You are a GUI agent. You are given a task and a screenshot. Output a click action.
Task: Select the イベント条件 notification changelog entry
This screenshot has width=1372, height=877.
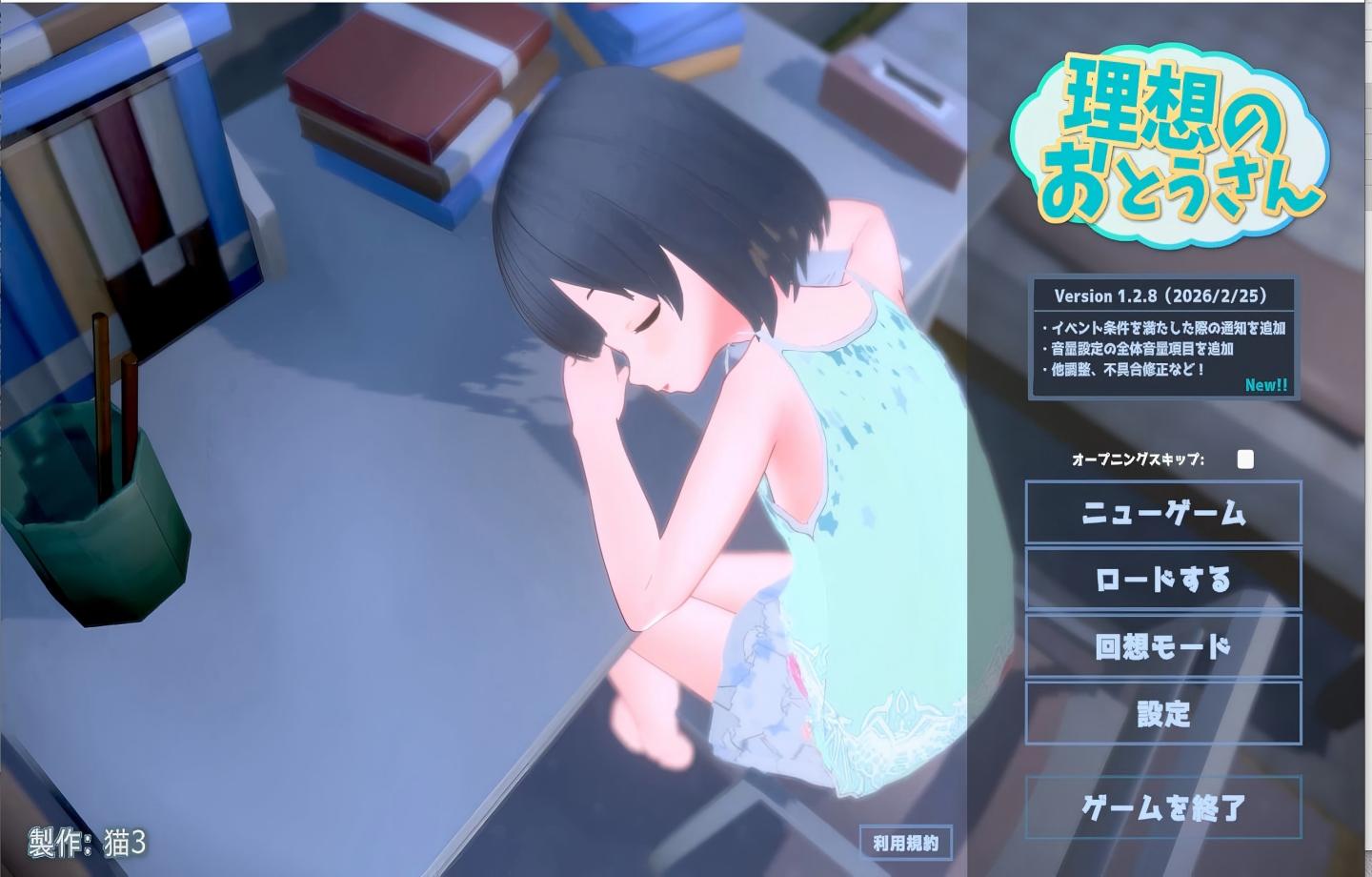tap(1162, 327)
